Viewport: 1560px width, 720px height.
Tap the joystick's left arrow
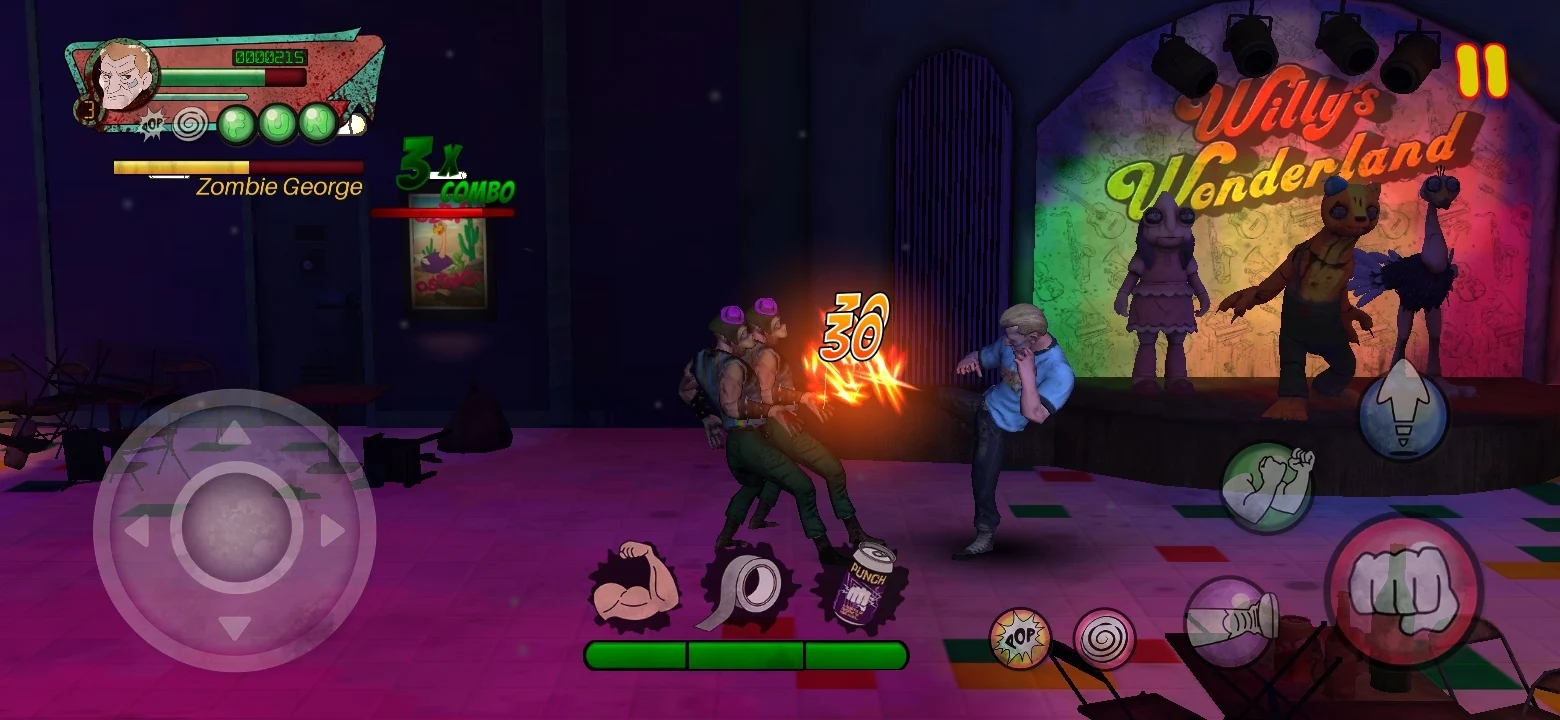[x=136, y=530]
